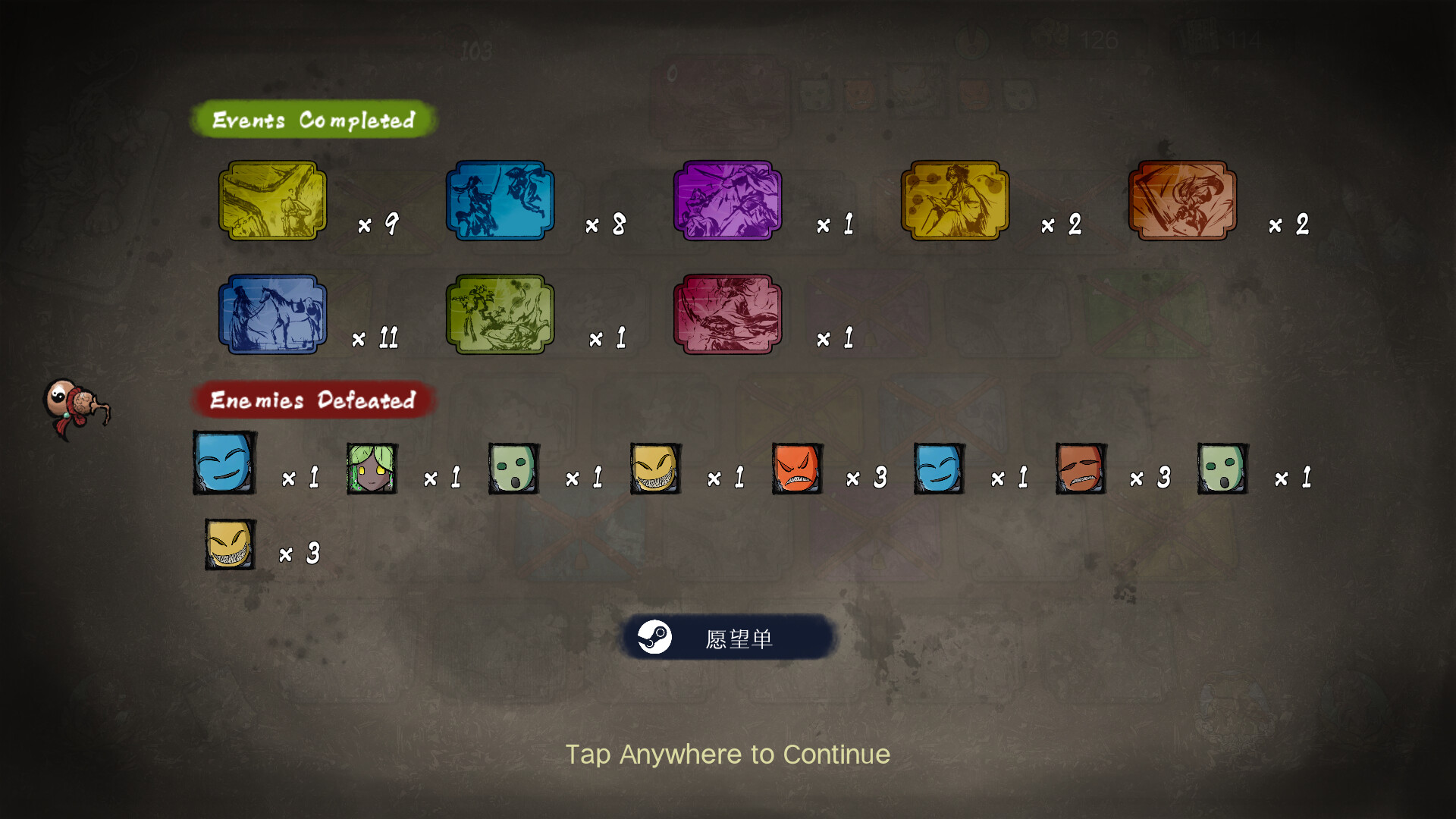Click the yellow grinning enemy icon defeated x1

pos(654,468)
